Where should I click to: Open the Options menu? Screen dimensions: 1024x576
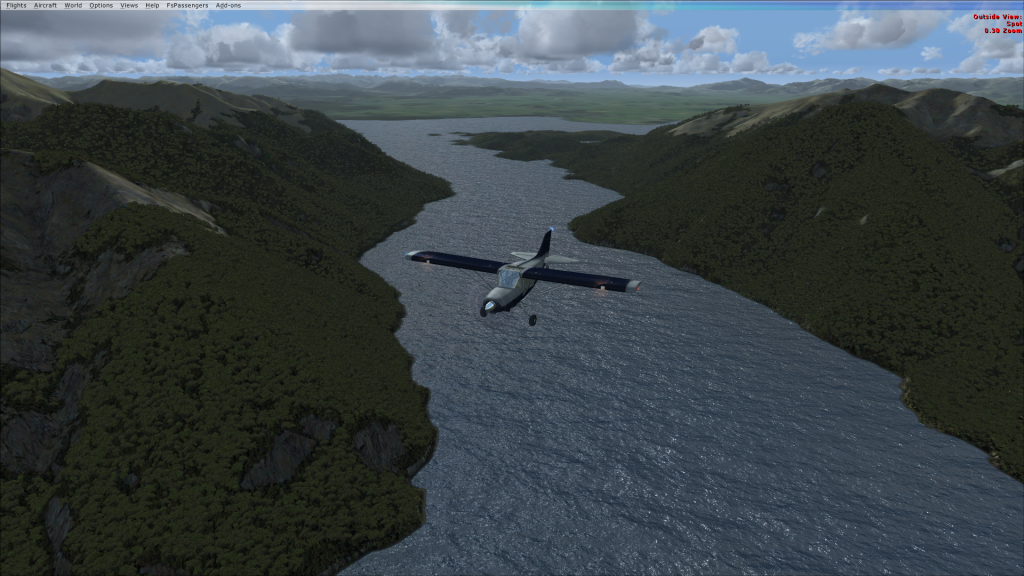[101, 5]
